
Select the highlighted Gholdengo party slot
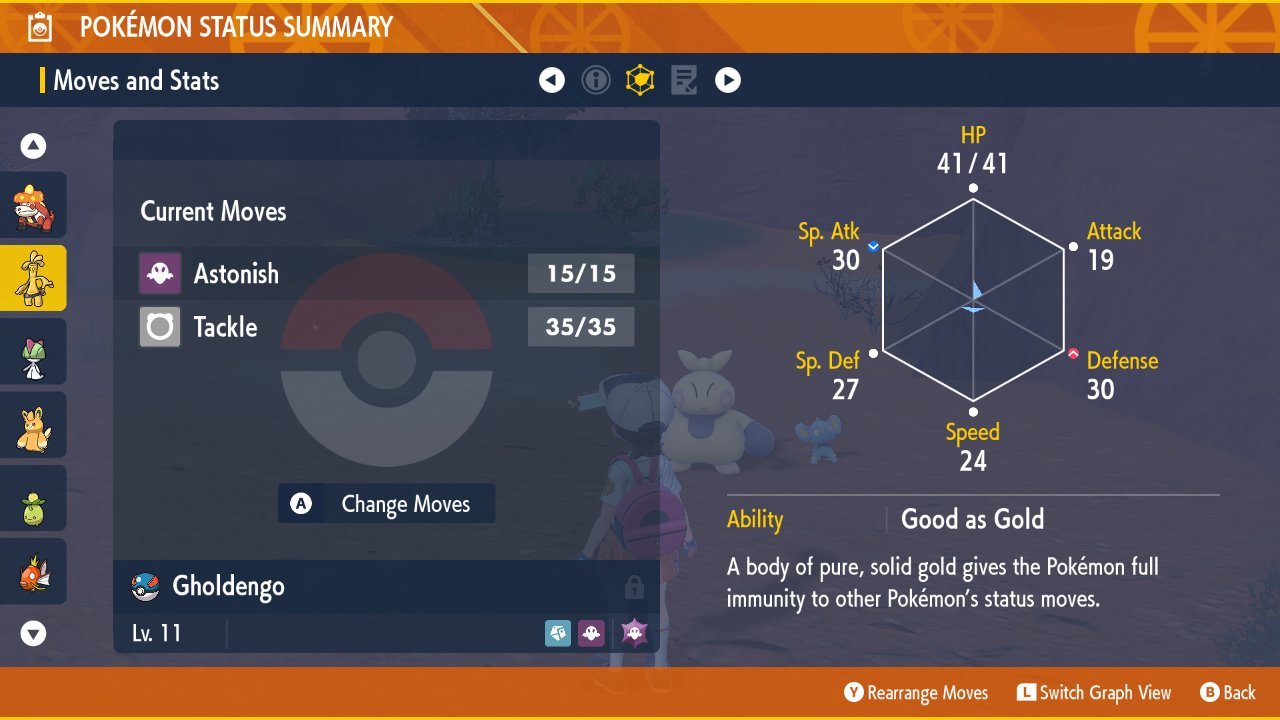(33, 278)
